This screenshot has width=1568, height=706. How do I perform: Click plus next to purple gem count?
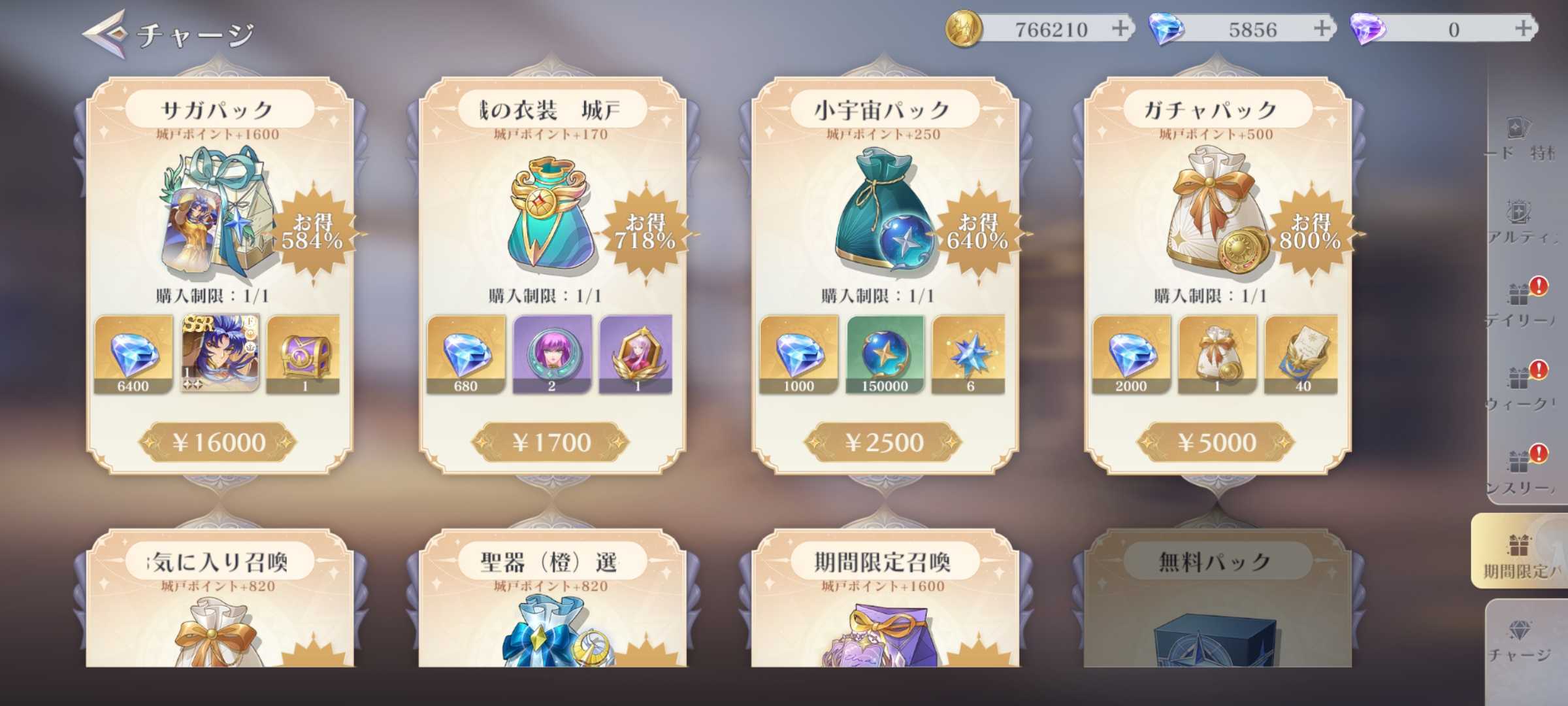tap(1522, 29)
